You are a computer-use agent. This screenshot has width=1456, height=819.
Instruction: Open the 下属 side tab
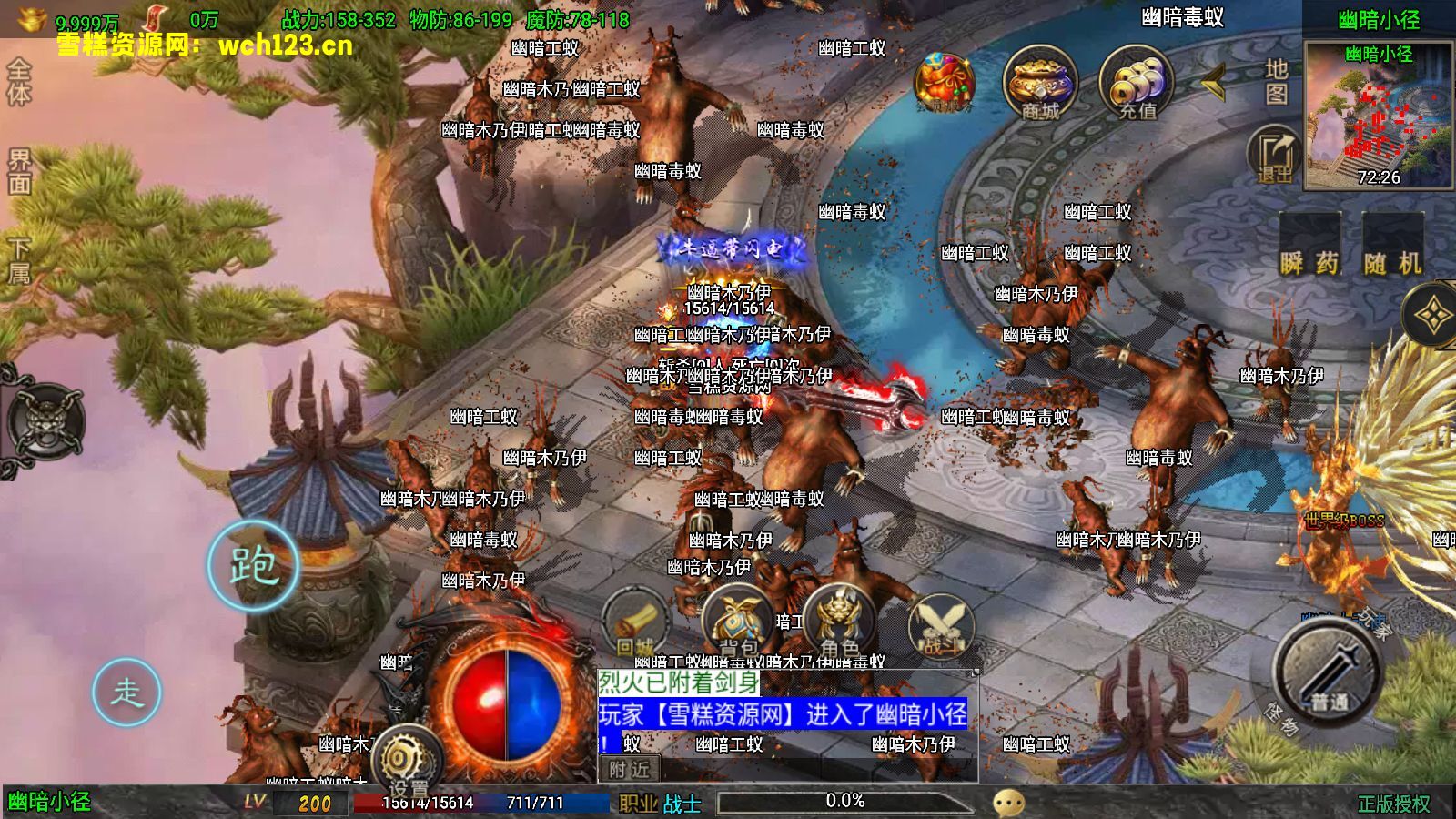click(x=19, y=260)
